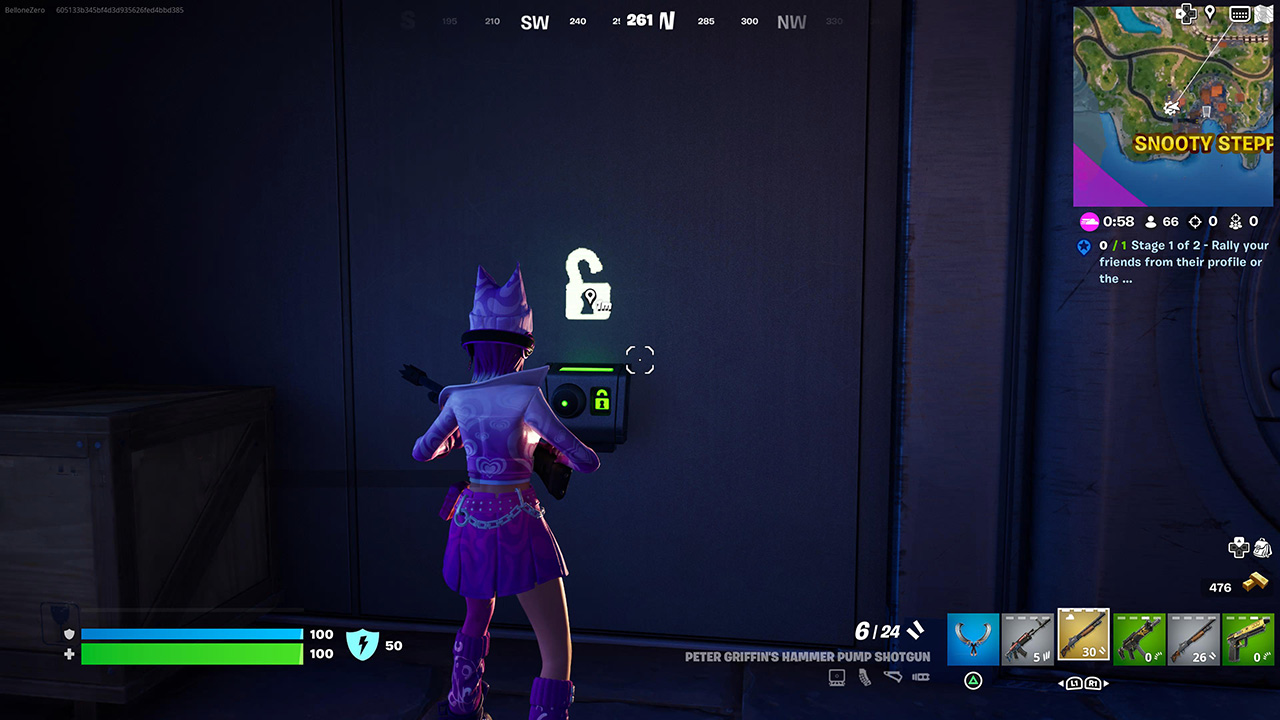Screen dimensions: 1280x720
Task: Click the blue quest star icon
Action: point(1084,246)
